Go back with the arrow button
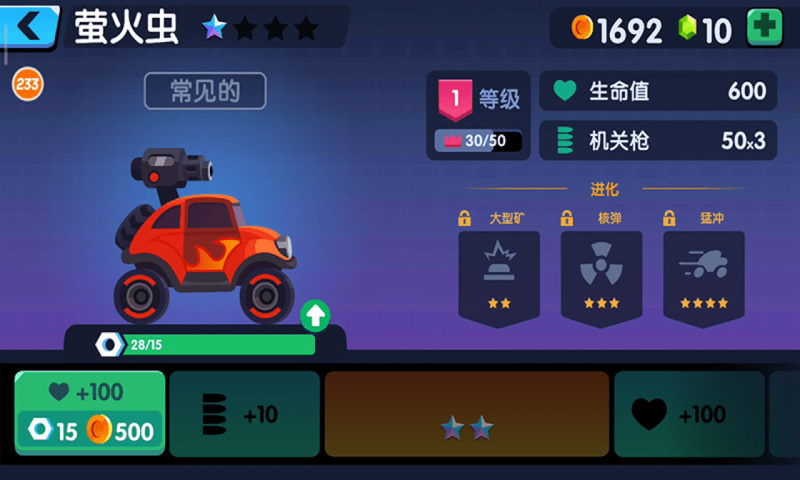800x480 pixels. click(x=31, y=27)
